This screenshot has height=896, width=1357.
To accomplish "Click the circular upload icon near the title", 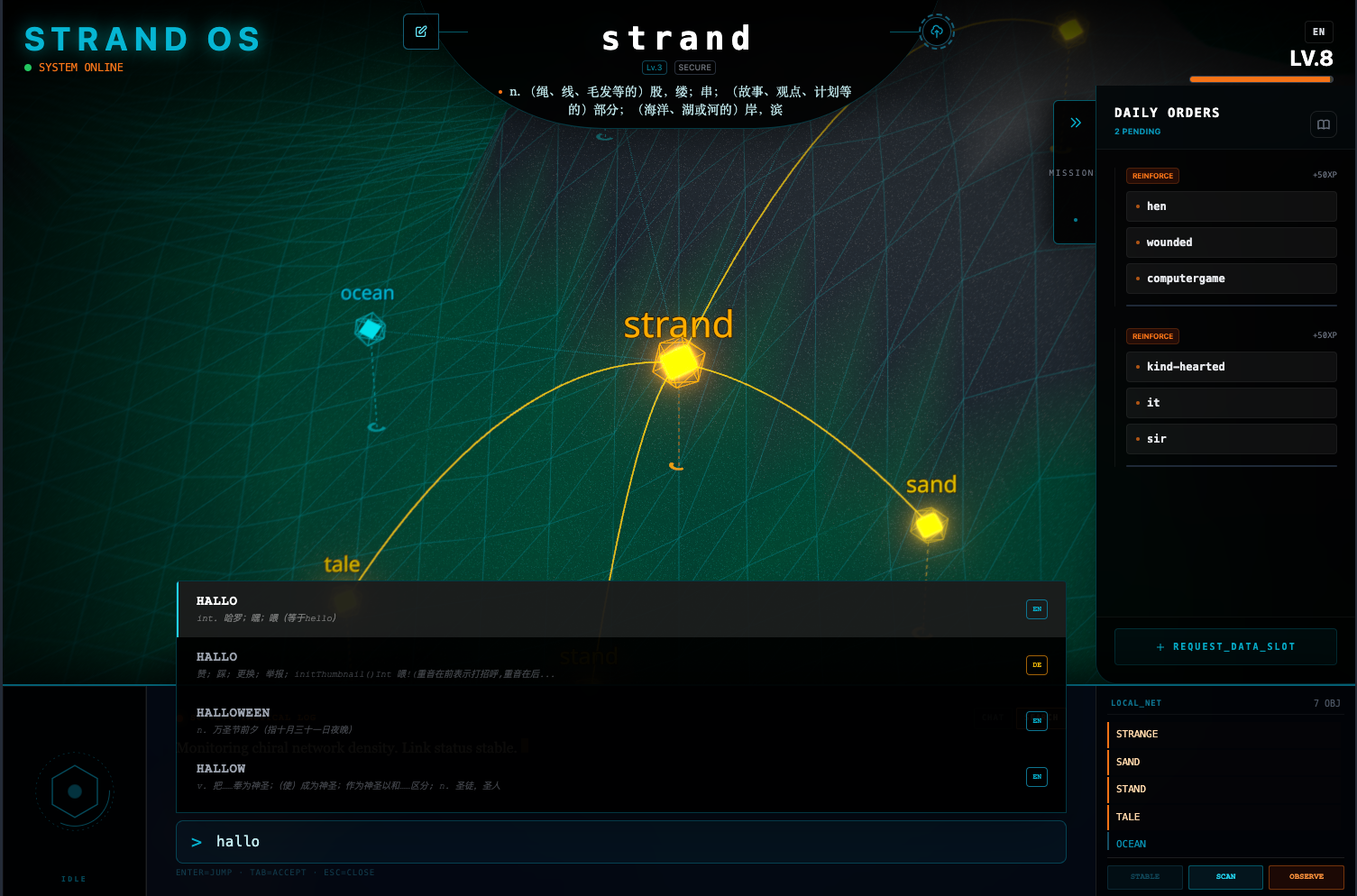I will click(x=937, y=32).
